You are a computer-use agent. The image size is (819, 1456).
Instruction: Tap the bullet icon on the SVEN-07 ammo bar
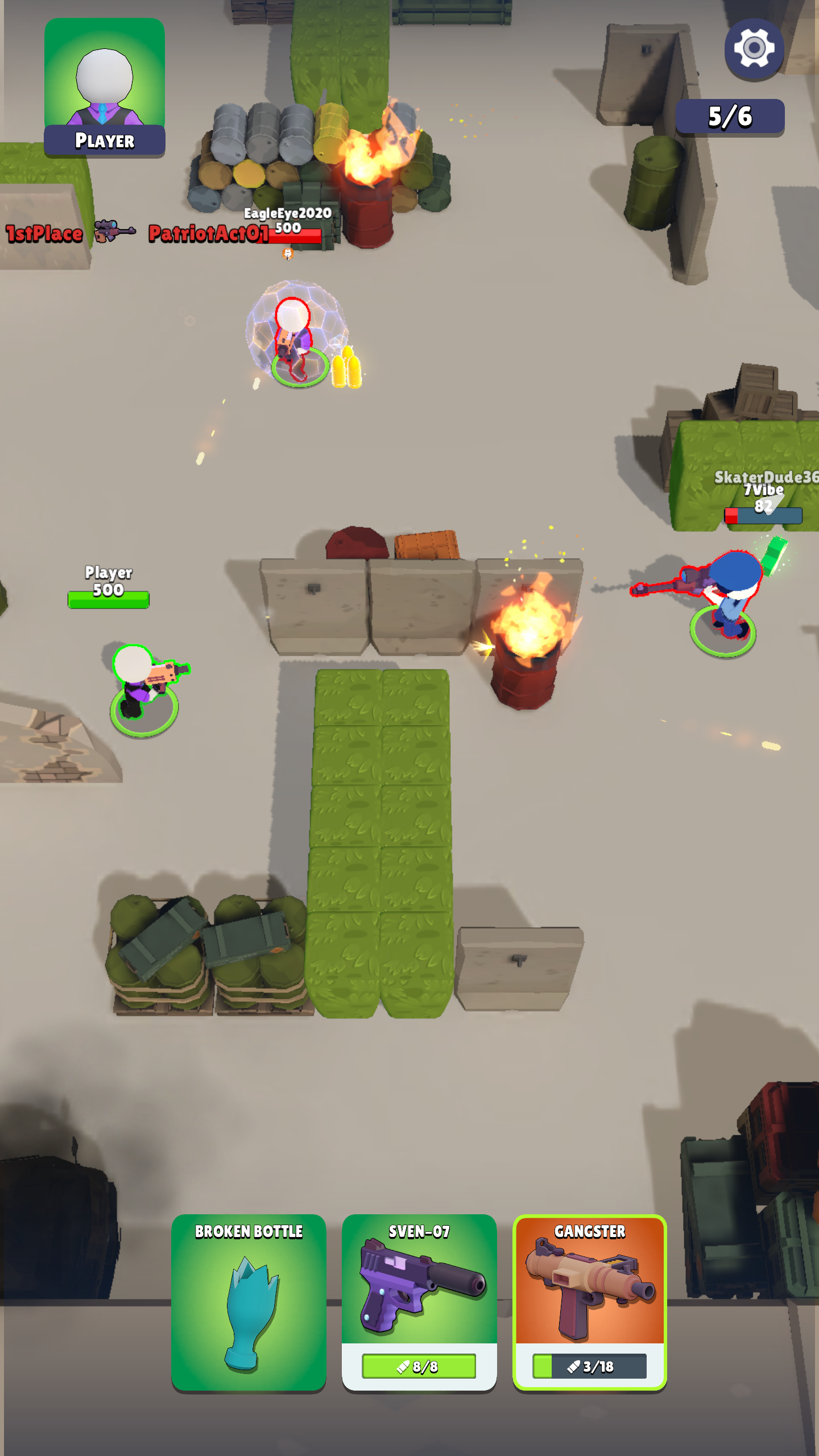(x=404, y=1367)
